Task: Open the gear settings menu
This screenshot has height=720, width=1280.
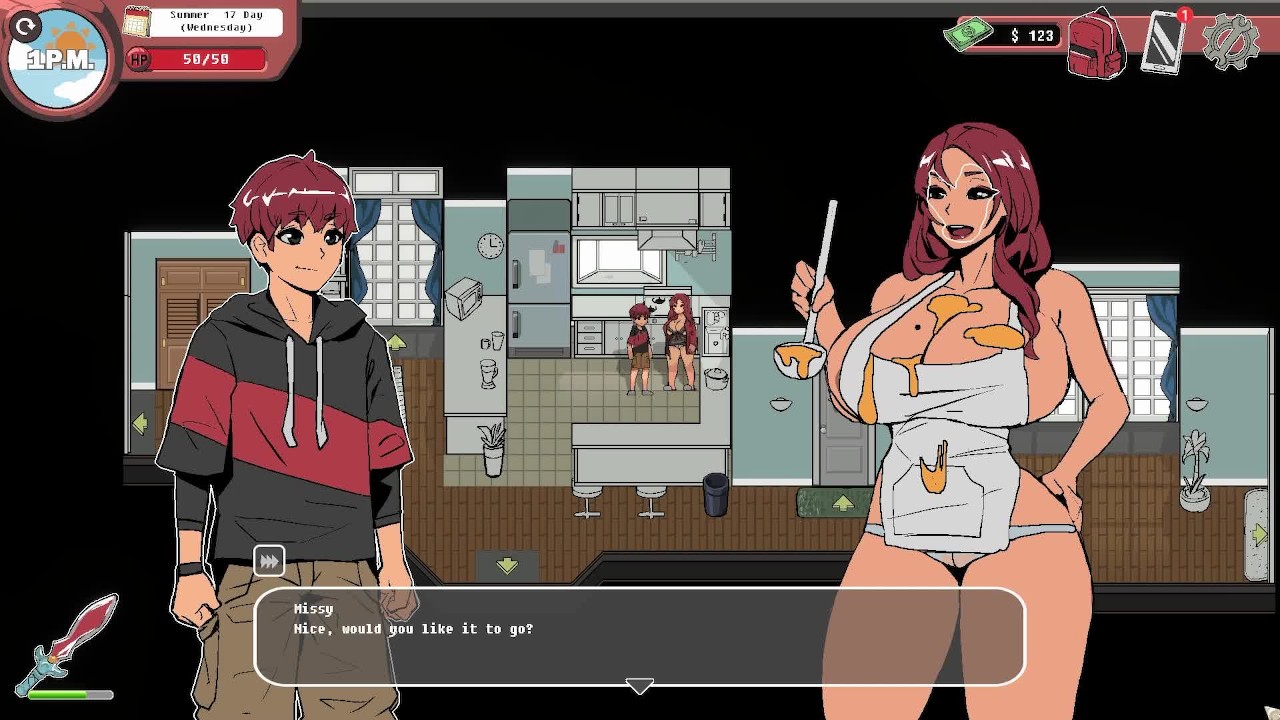Action: tap(1229, 42)
